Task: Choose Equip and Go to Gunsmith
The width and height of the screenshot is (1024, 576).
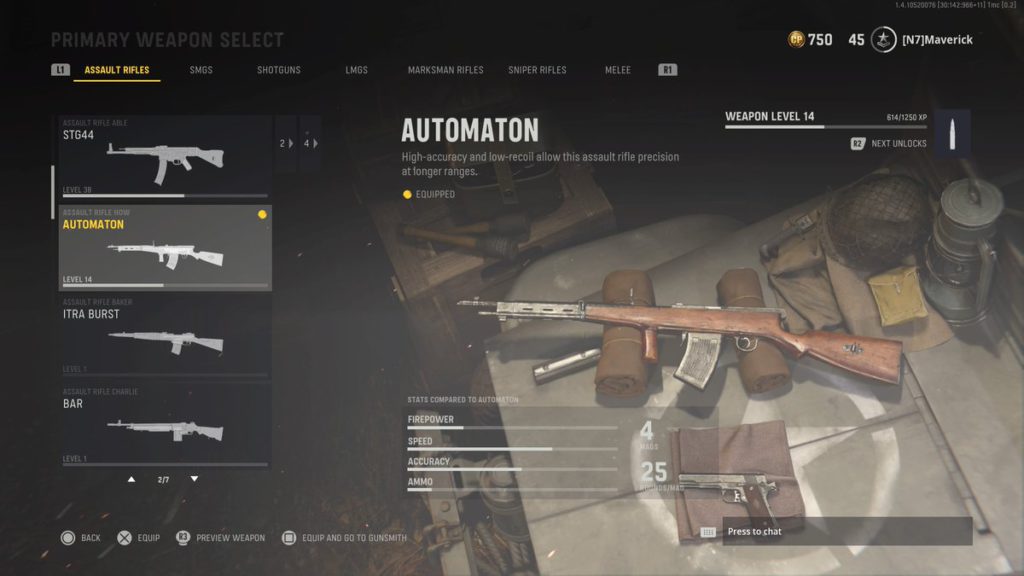Action: pyautogui.click(x=345, y=538)
